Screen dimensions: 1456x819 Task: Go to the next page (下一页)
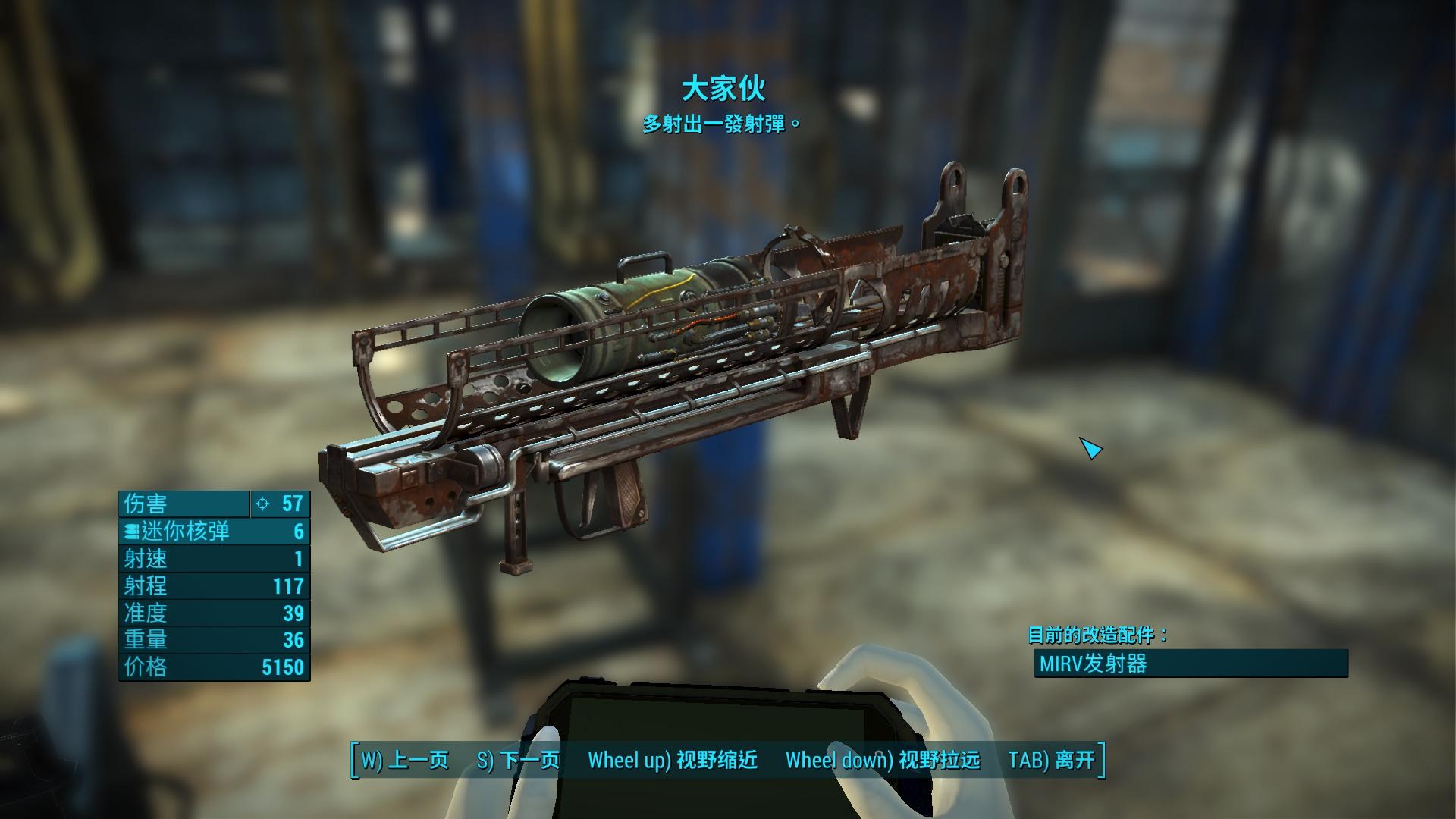[518, 760]
